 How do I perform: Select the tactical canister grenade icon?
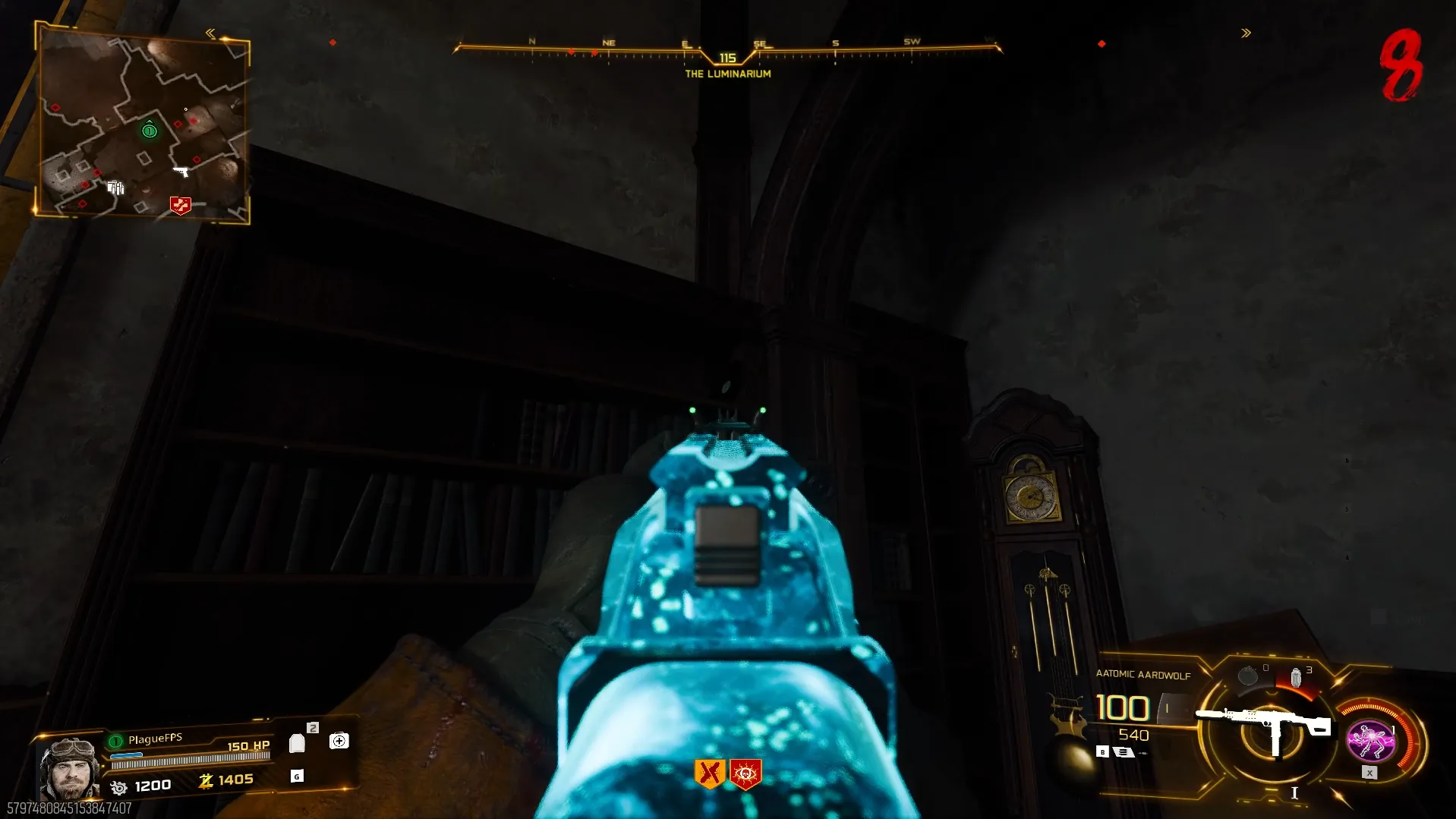(x=1296, y=677)
